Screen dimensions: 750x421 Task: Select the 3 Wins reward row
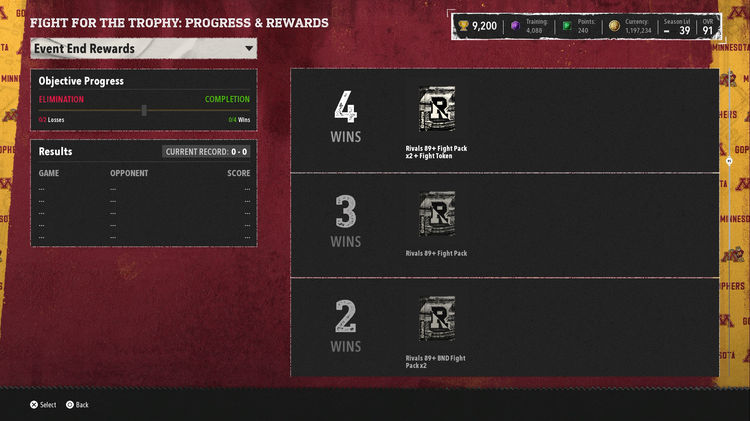[x=504, y=226]
